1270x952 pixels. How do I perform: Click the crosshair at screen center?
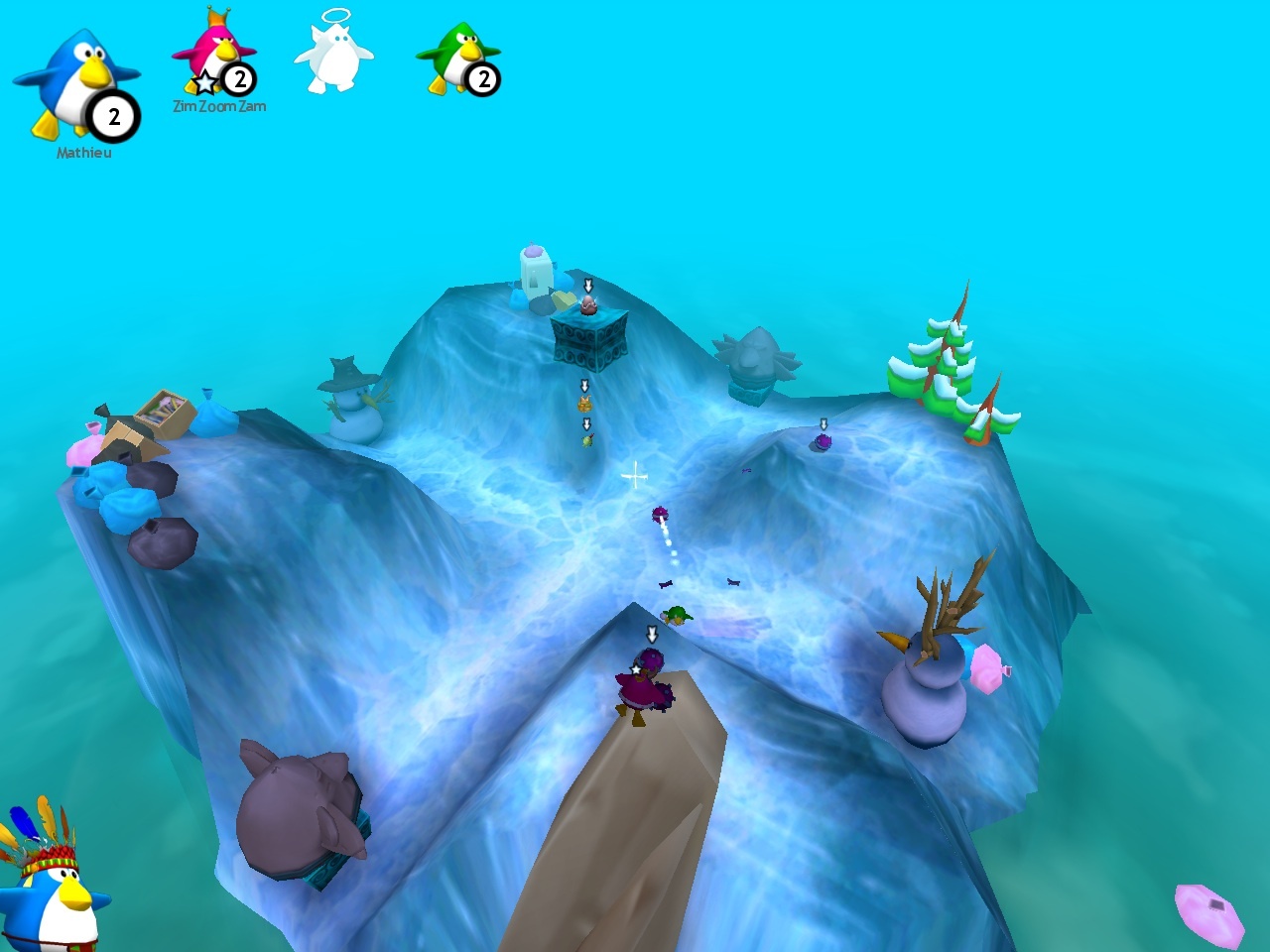coord(634,475)
